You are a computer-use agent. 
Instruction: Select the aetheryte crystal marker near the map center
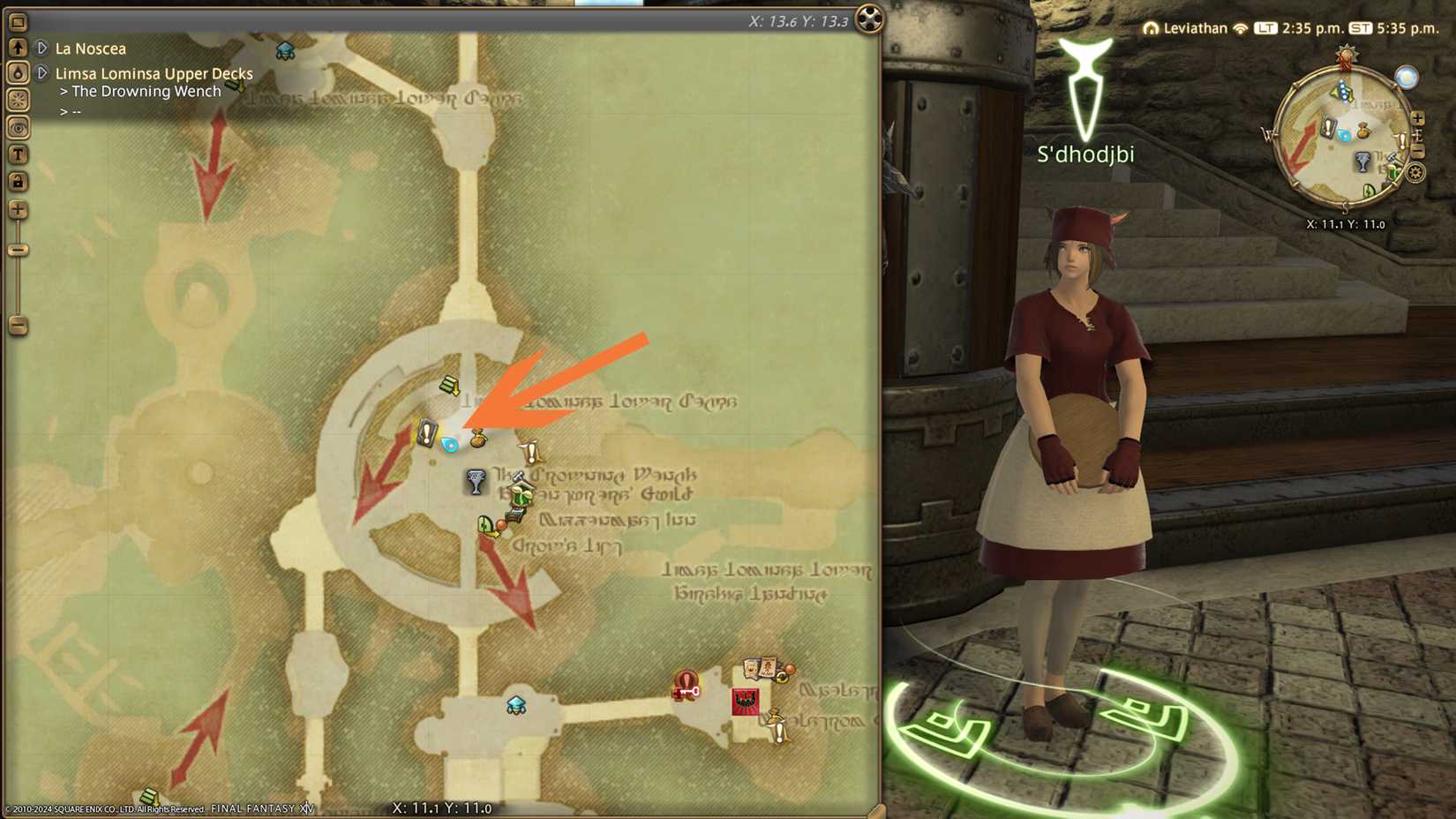[x=449, y=445]
